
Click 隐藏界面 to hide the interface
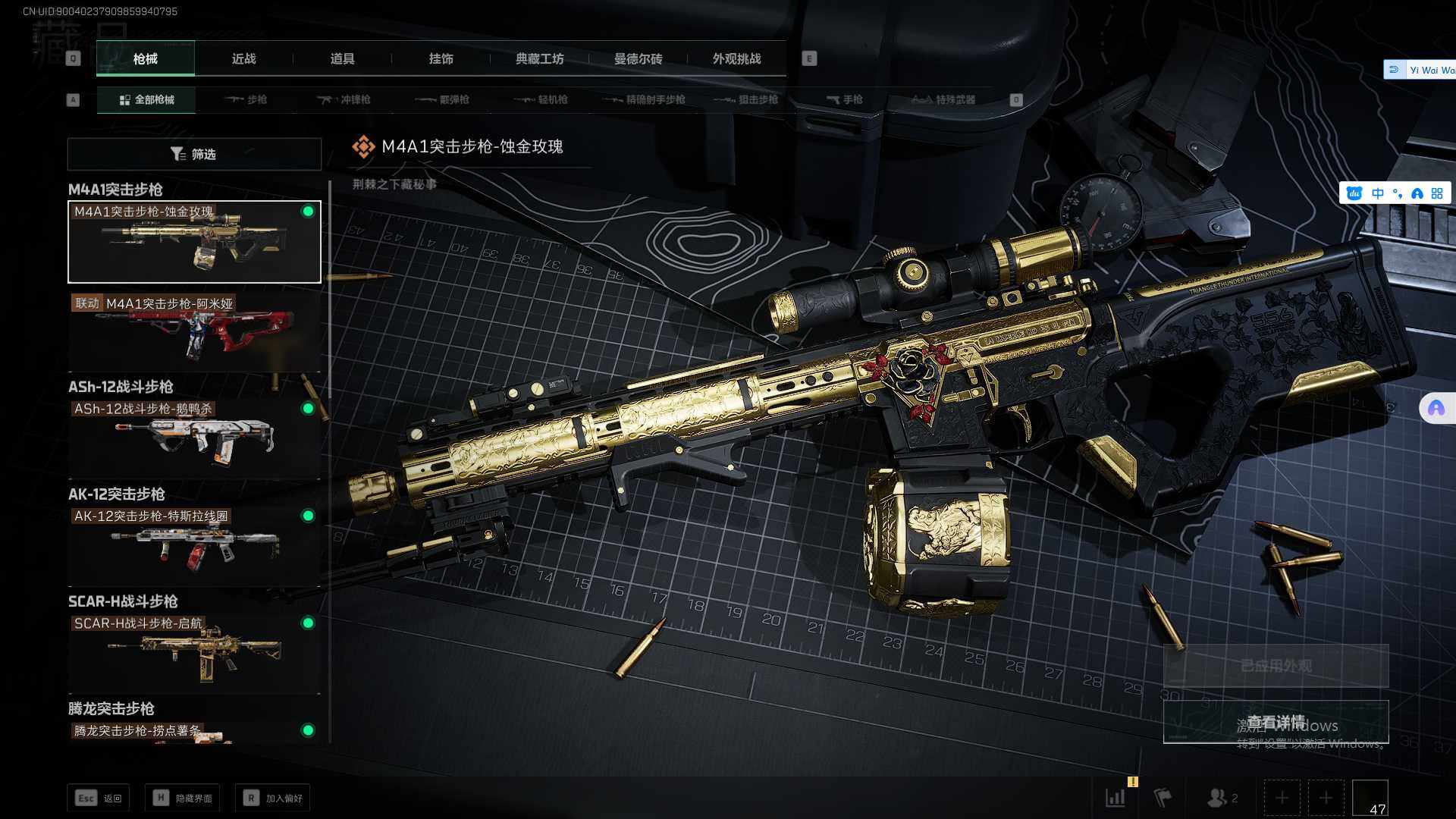click(x=183, y=798)
